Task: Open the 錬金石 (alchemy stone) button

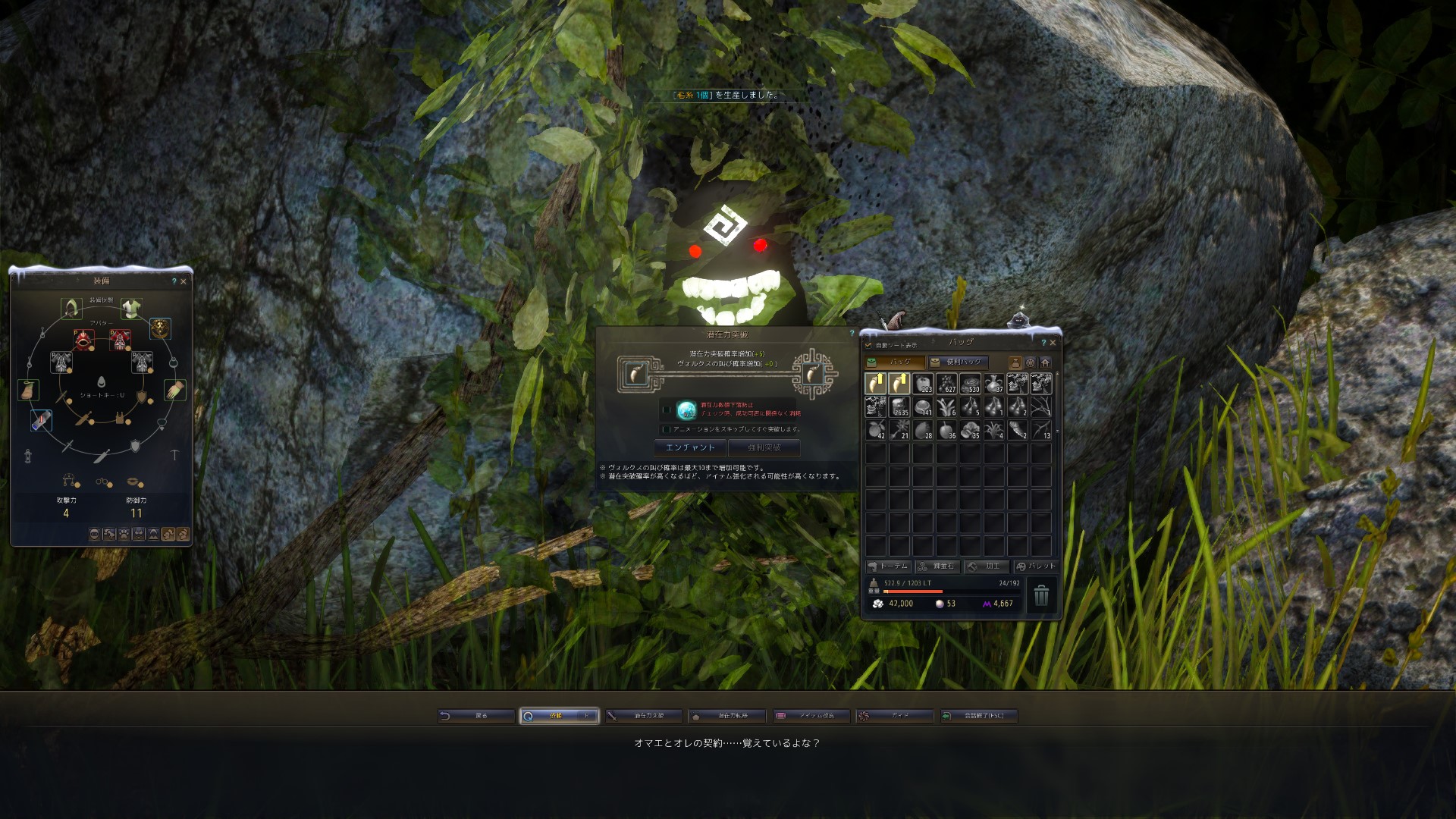Action: click(937, 566)
